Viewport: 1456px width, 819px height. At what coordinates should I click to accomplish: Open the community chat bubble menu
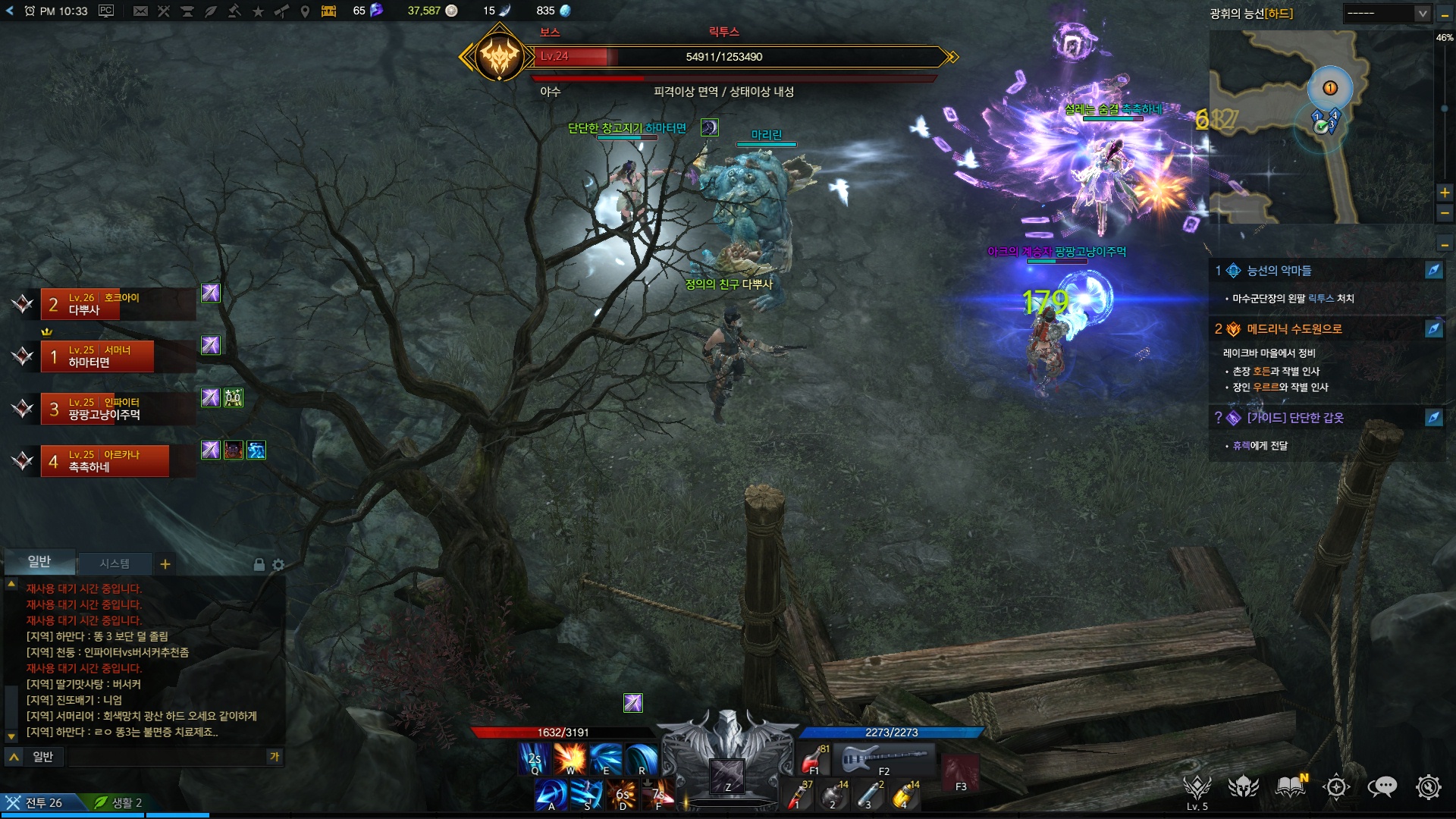tap(1382, 787)
